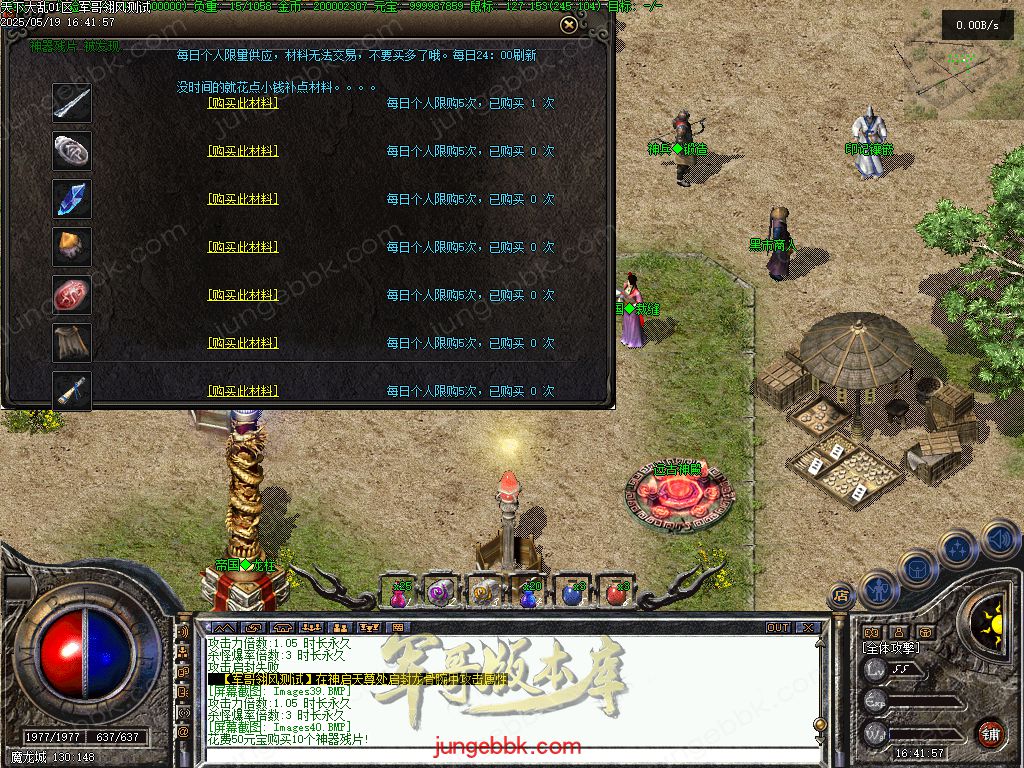
Task: Buy the material beside the grey rune stone
Action: [243, 151]
